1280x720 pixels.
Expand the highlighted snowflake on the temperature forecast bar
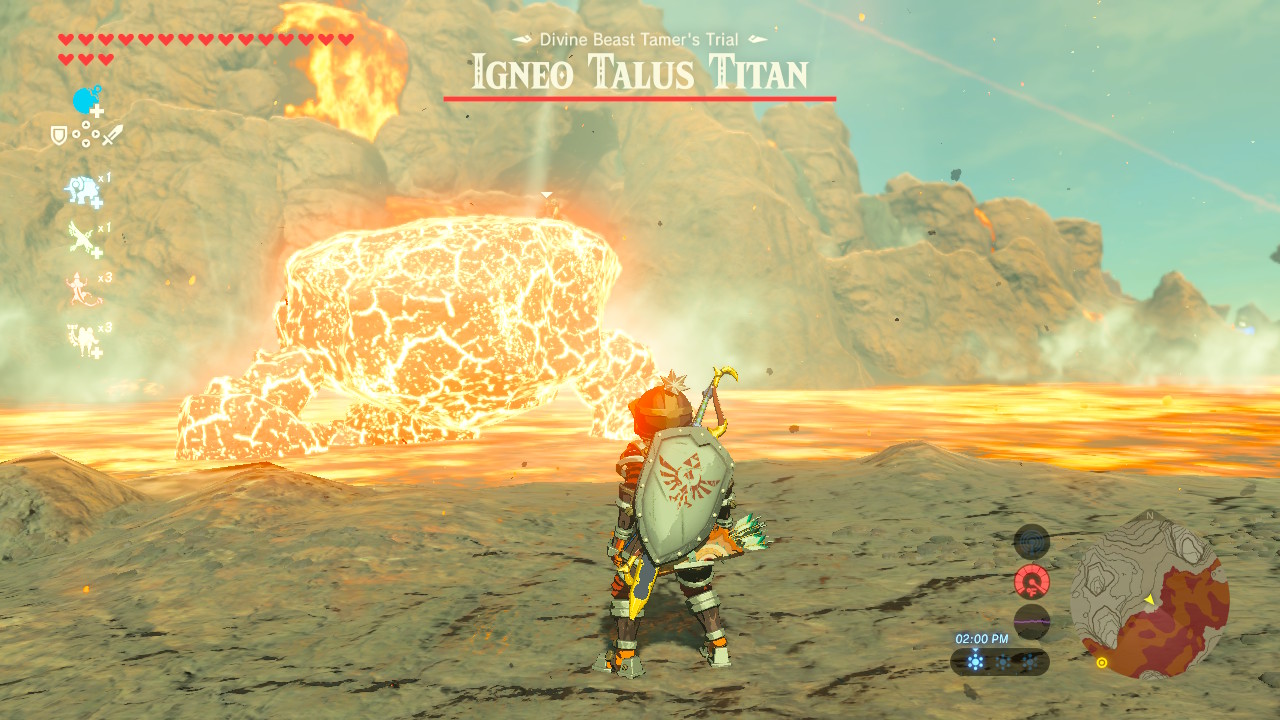pos(976,662)
